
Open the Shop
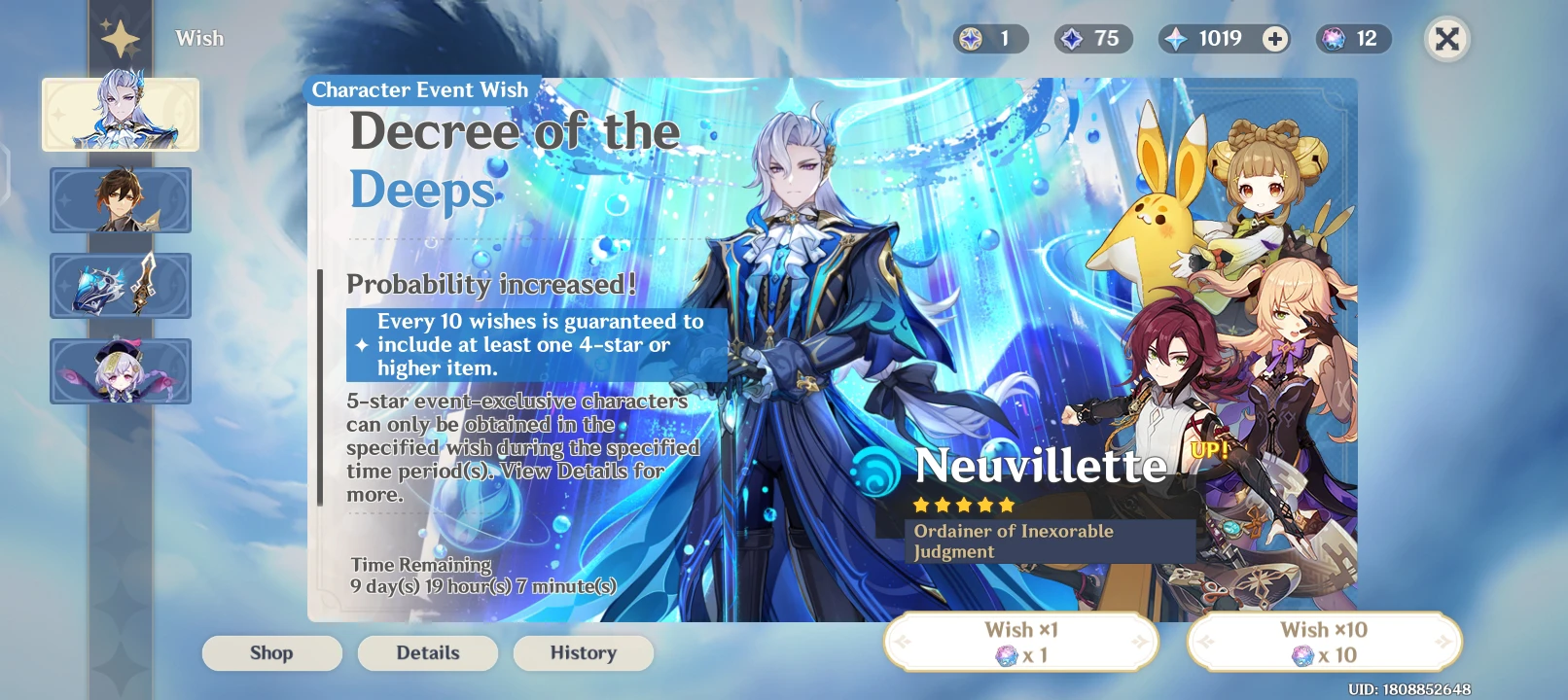coord(272,652)
